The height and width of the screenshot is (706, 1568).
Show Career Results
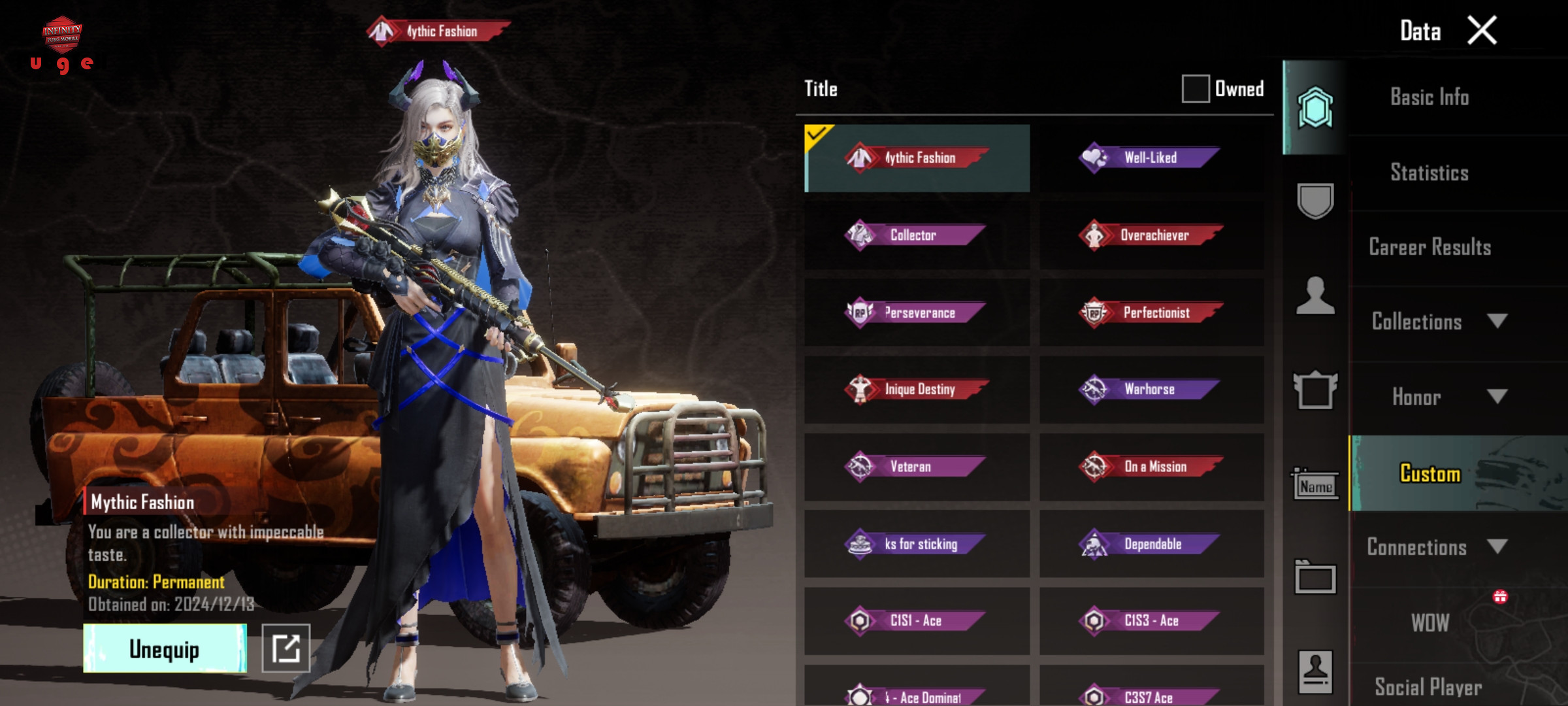click(1429, 247)
